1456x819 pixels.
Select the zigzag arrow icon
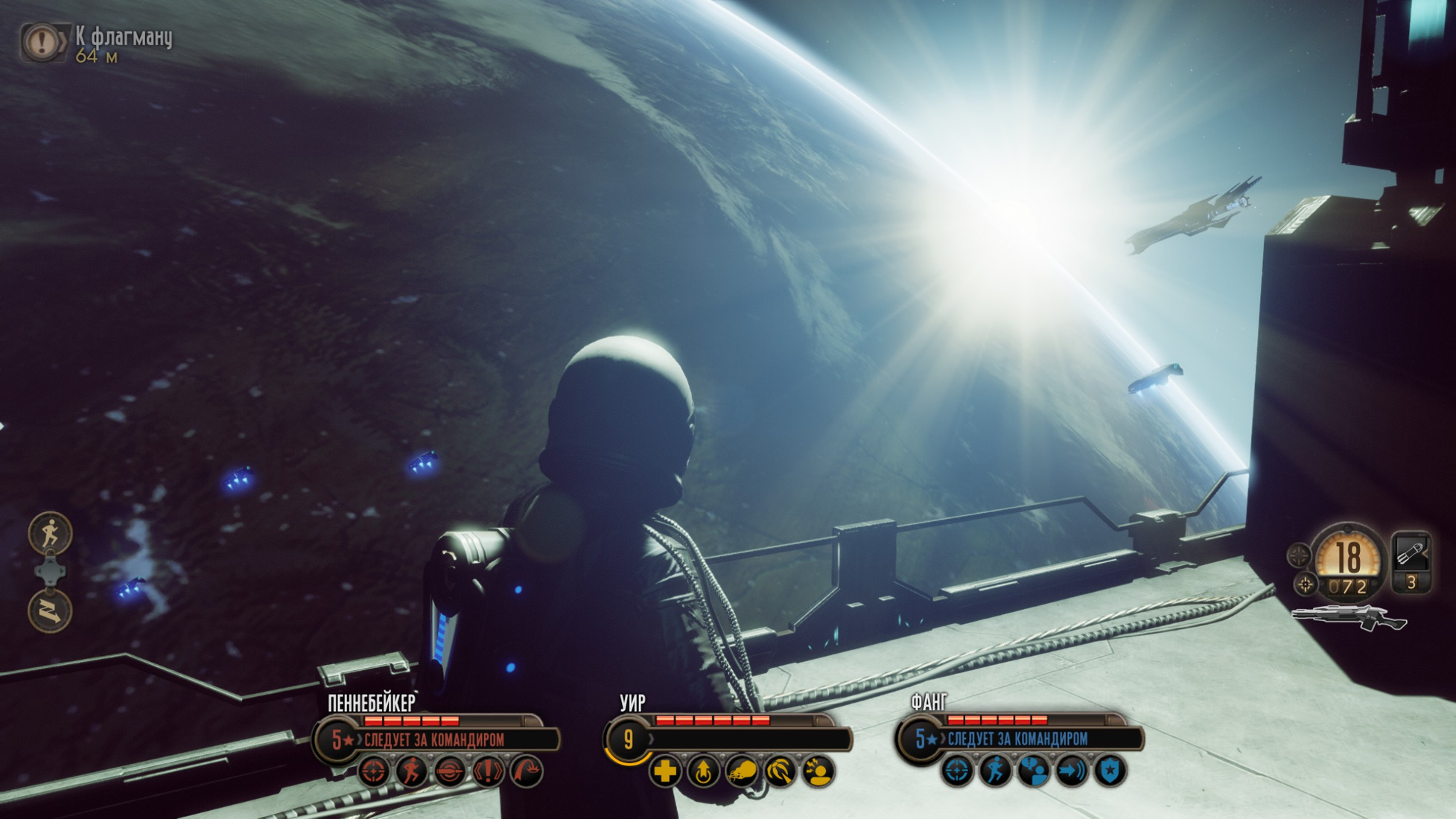(50, 611)
